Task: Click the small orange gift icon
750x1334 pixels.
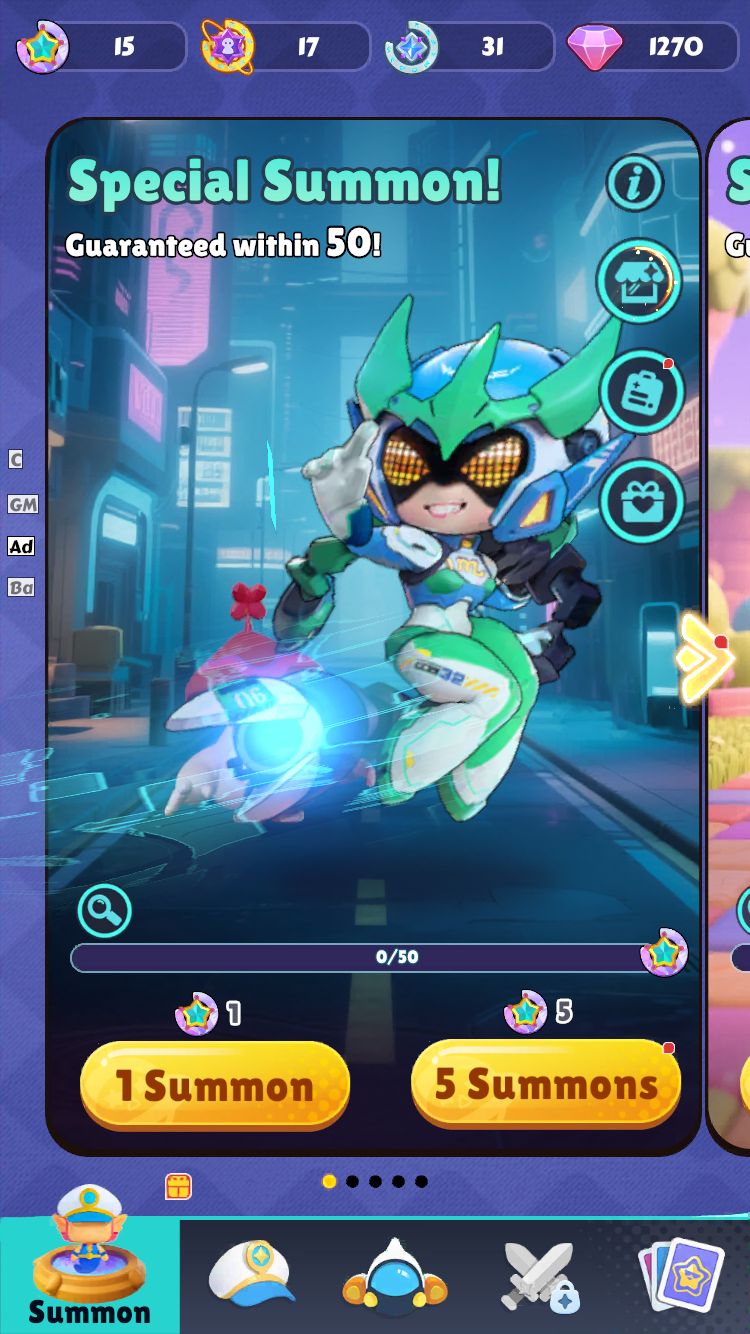Action: (x=178, y=1186)
